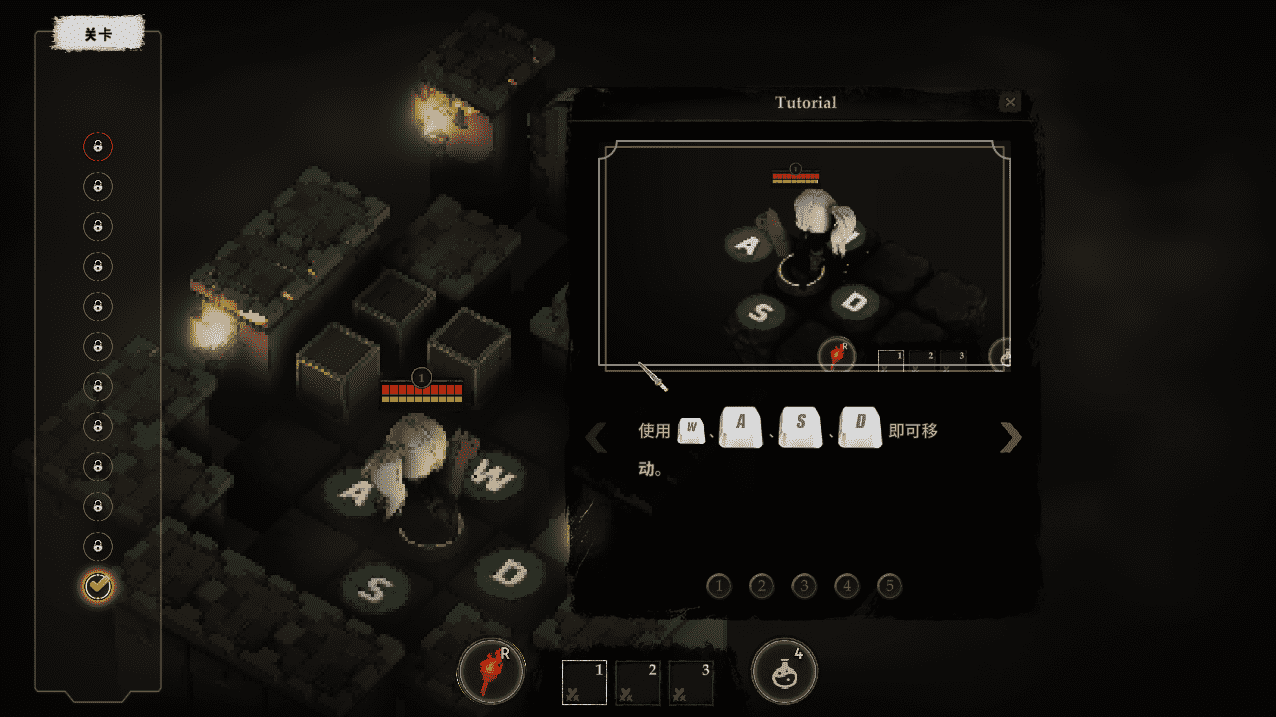Select hotbar slot 2

click(x=637, y=680)
